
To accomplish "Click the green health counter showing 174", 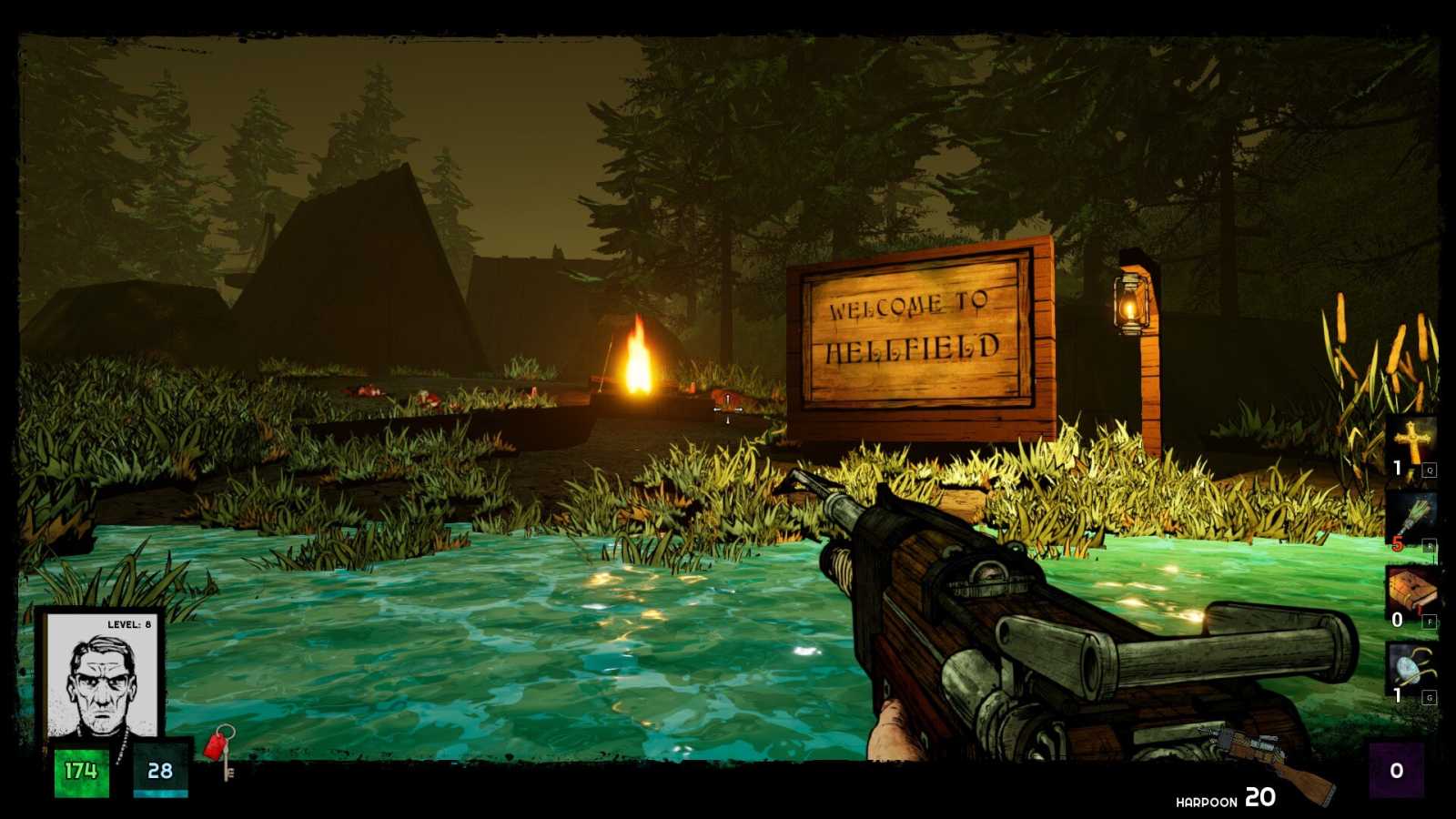I will point(80,770).
